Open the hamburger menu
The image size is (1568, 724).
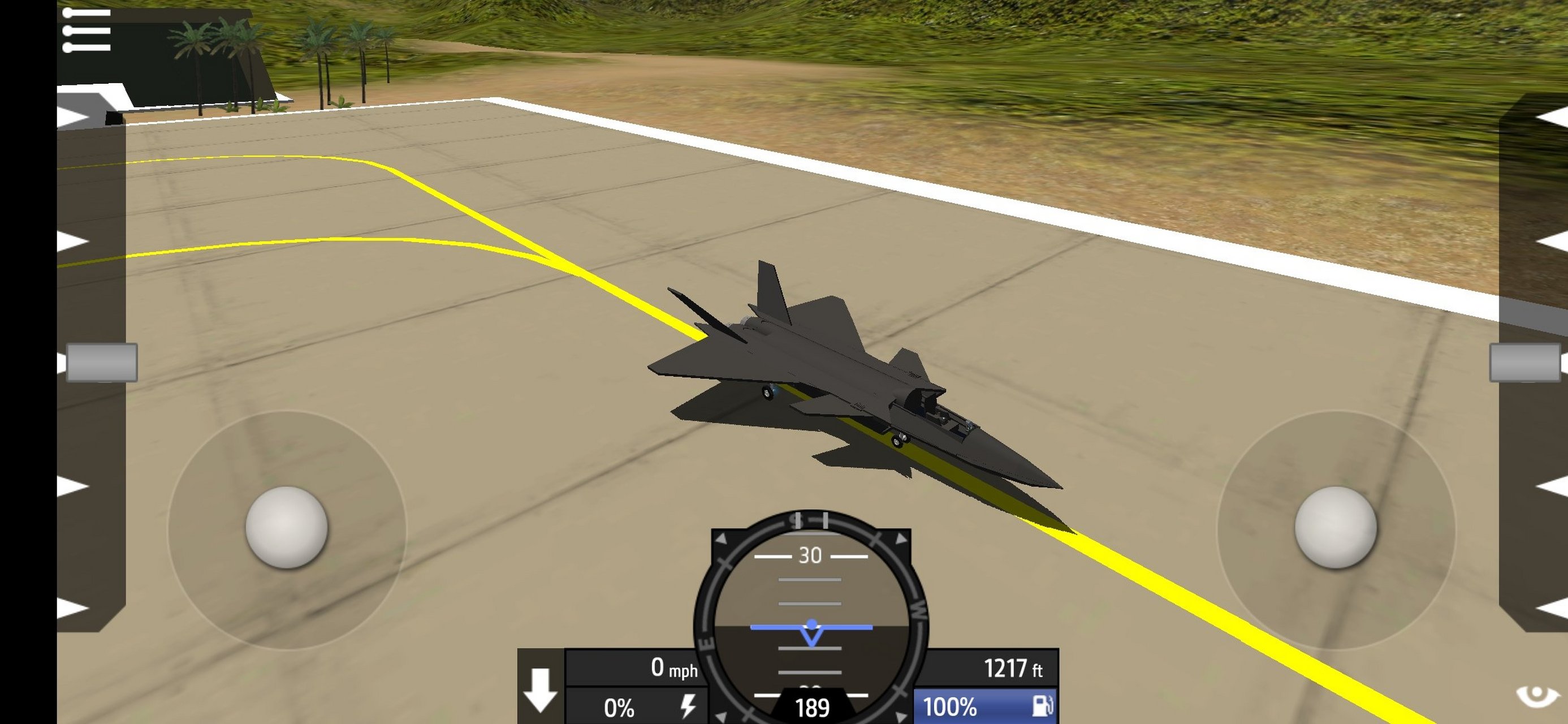tap(87, 30)
